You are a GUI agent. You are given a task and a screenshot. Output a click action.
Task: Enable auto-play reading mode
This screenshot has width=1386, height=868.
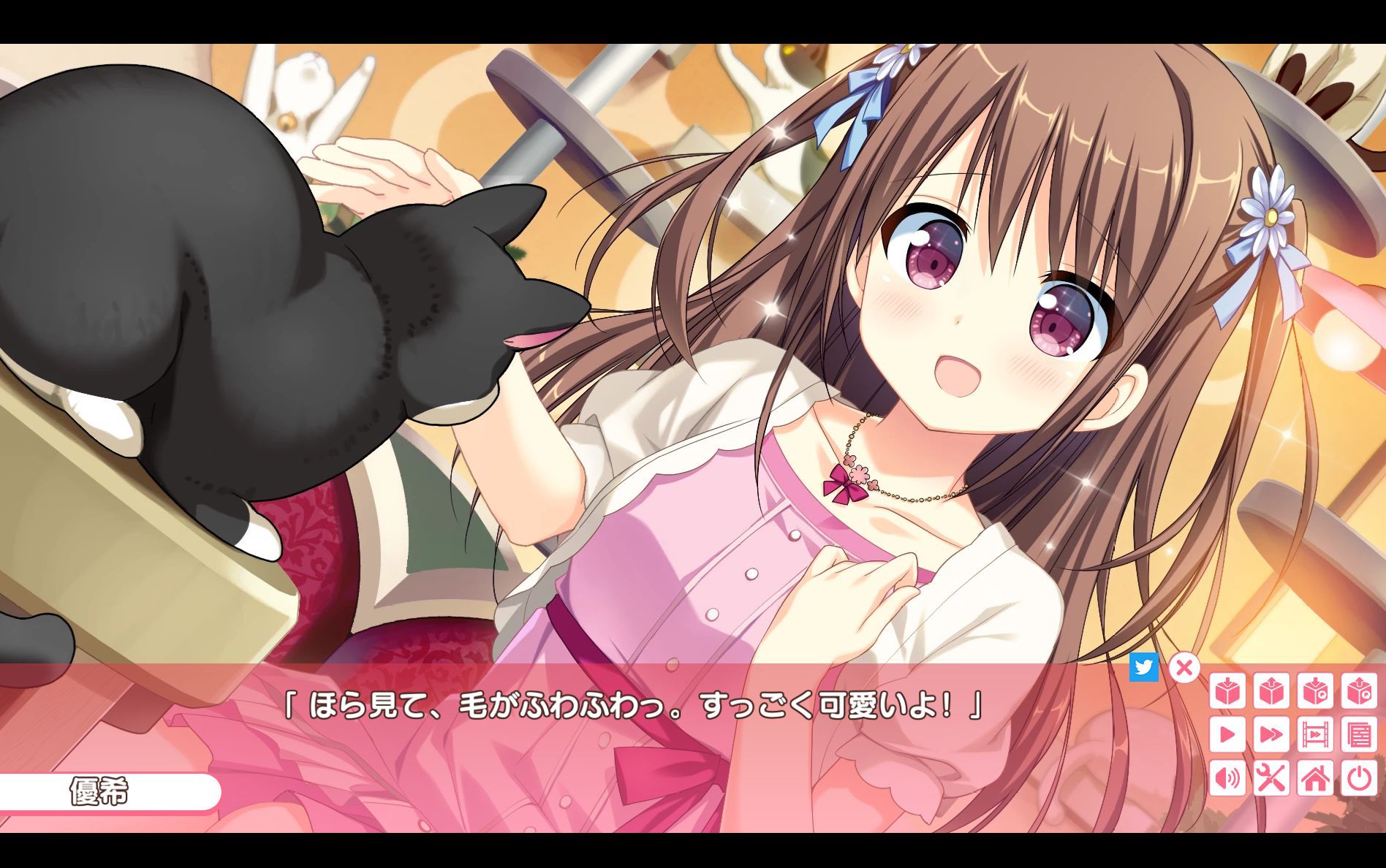[x=1227, y=734]
